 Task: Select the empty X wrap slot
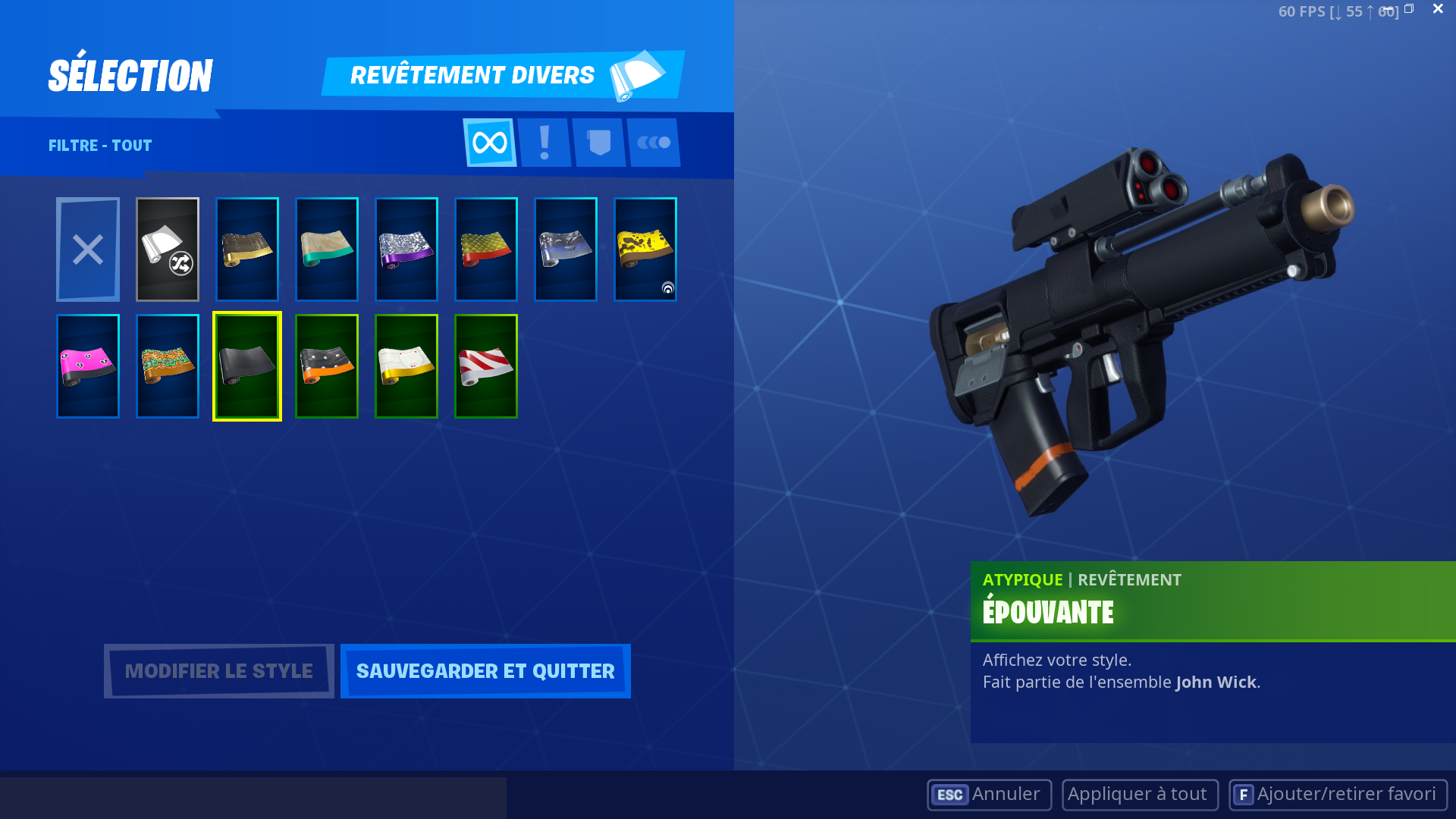[x=88, y=249]
